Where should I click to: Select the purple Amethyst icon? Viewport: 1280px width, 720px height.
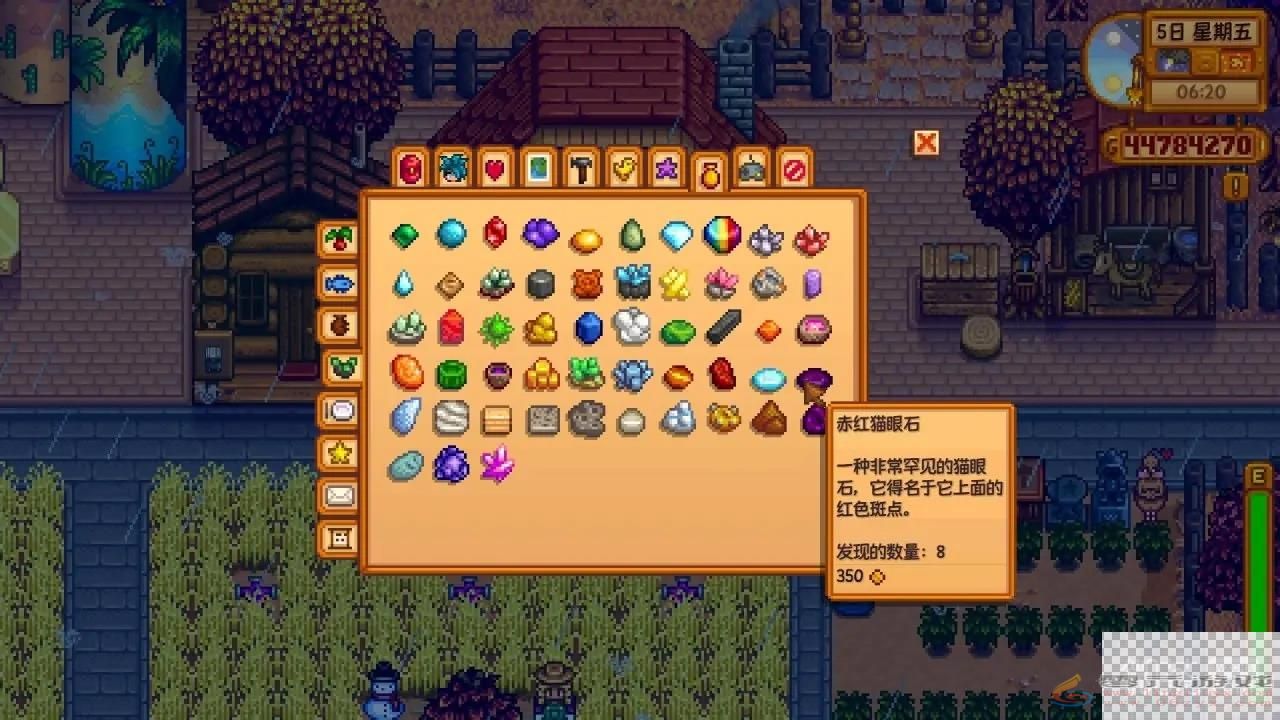pos(542,235)
